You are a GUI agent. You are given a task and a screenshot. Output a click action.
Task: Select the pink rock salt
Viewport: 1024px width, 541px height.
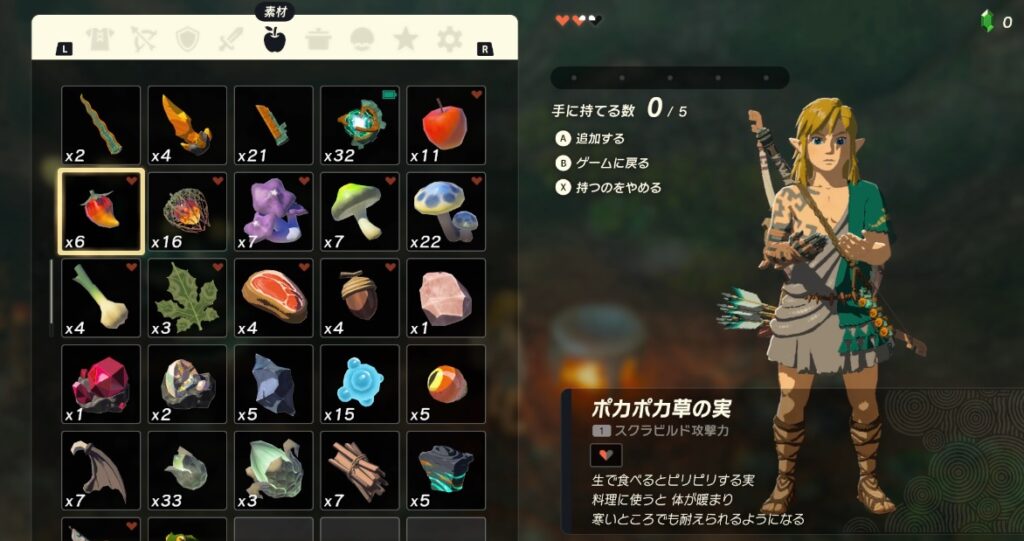click(x=446, y=298)
